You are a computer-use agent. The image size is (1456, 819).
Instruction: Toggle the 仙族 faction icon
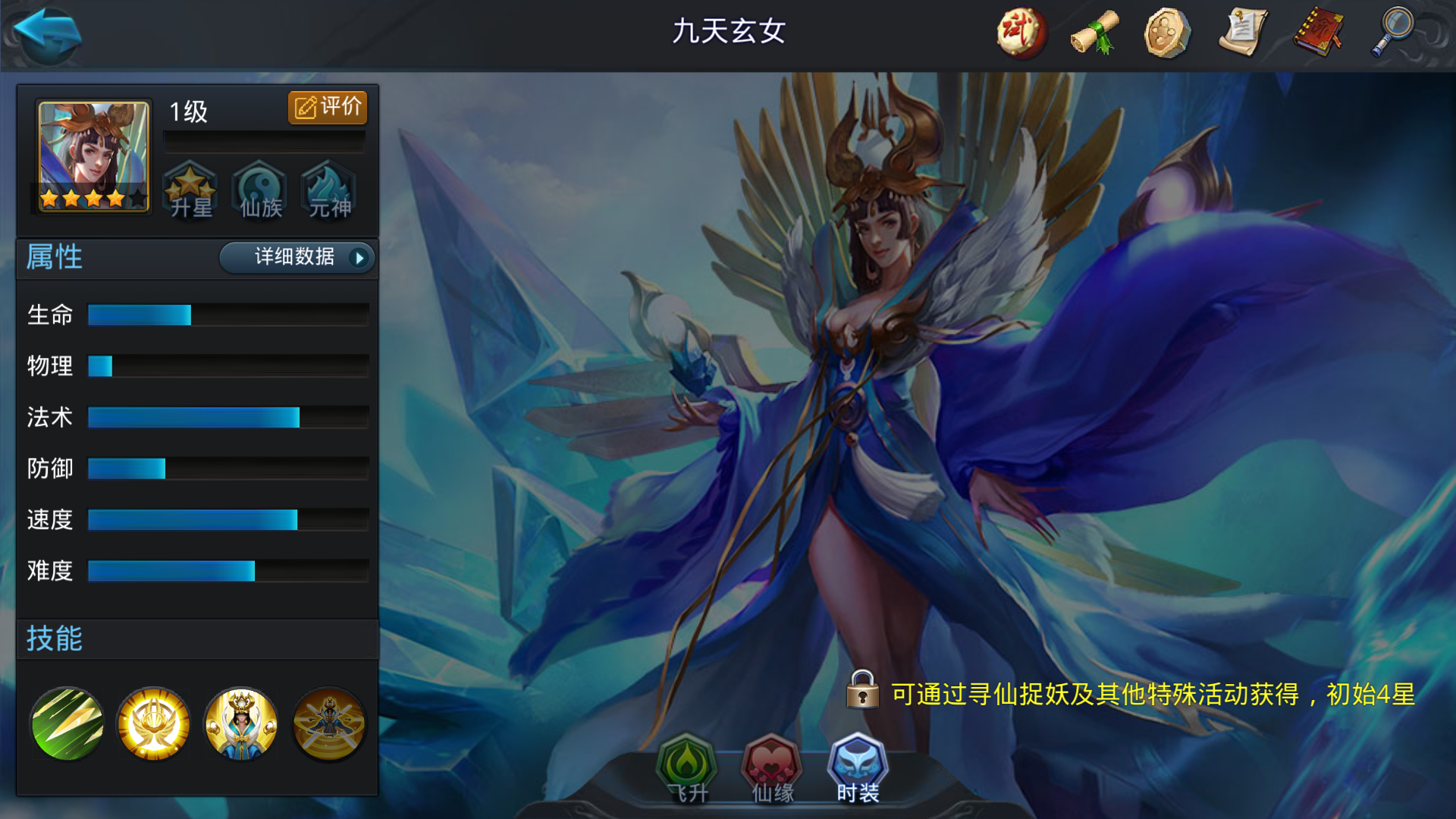click(259, 191)
